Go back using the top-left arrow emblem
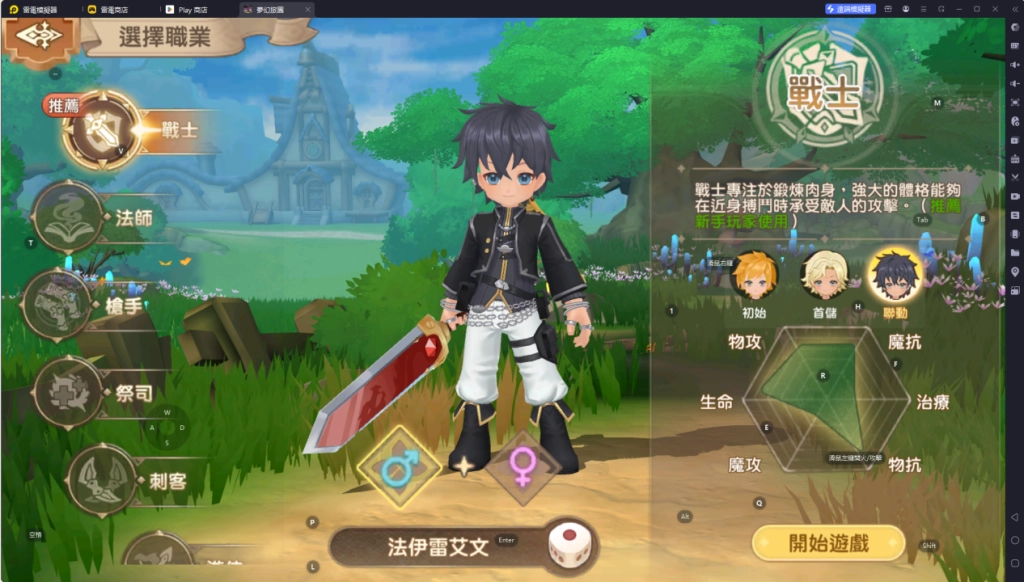This screenshot has width=1024, height=582. pos(40,36)
